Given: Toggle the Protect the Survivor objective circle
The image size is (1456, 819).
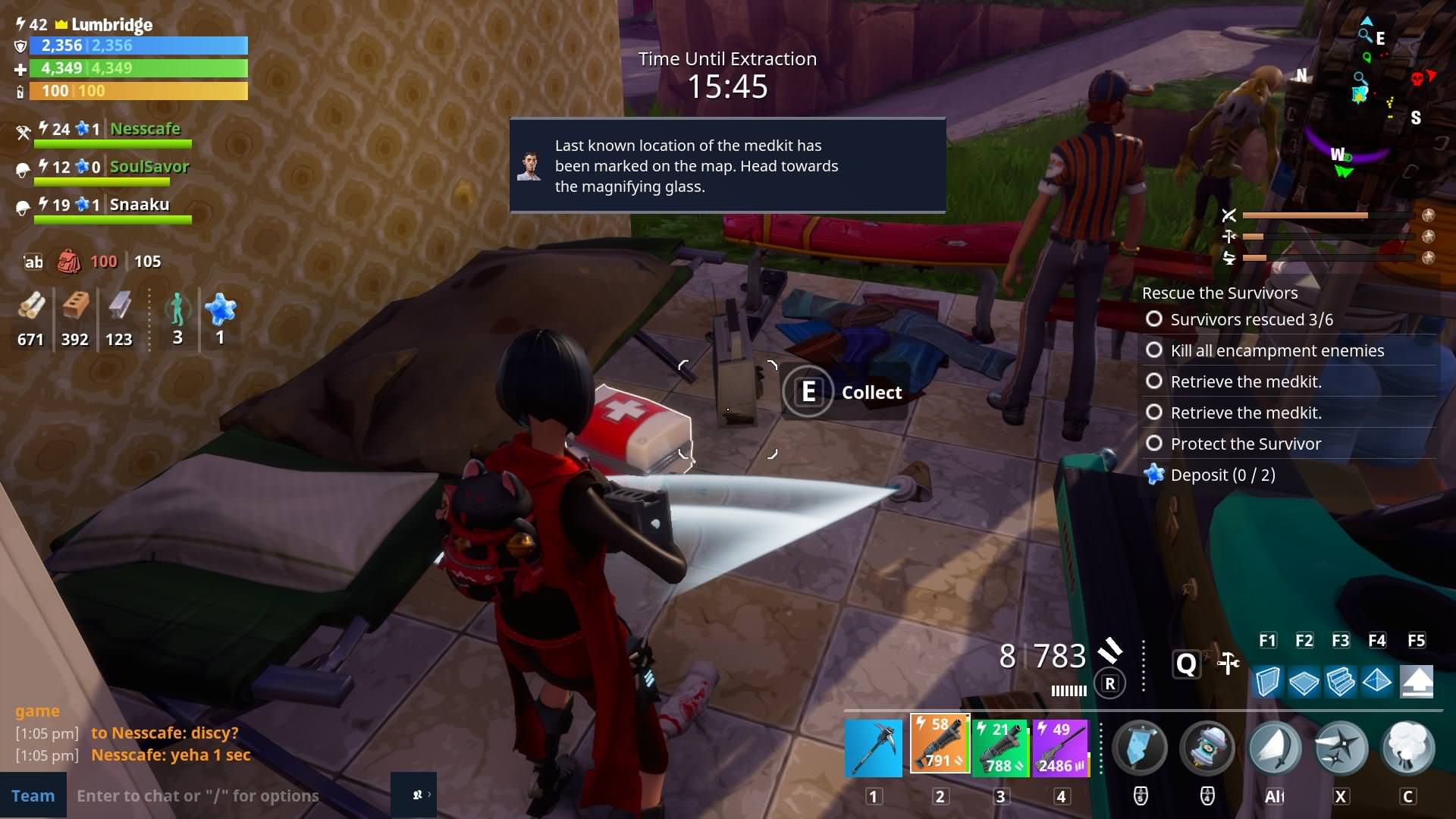Looking at the screenshot, I should point(1154,444).
